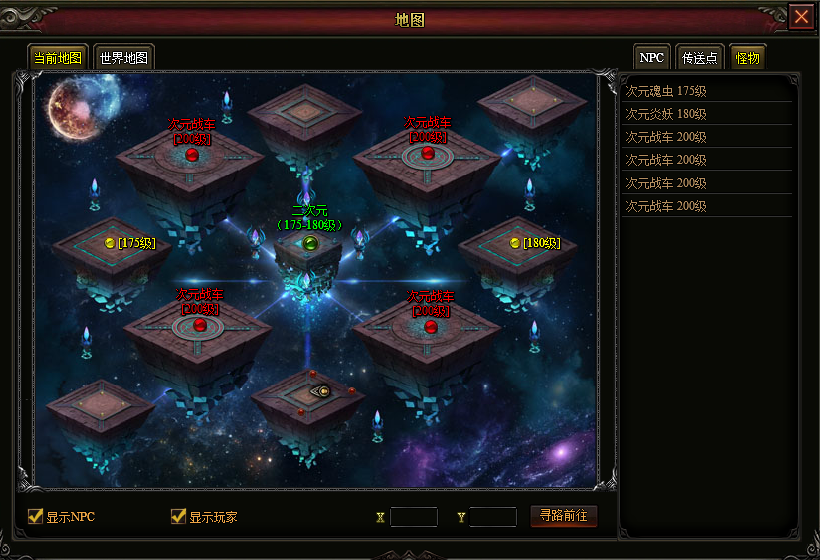Select the 怪物 tab
Screen dimensions: 820x560
(747, 57)
